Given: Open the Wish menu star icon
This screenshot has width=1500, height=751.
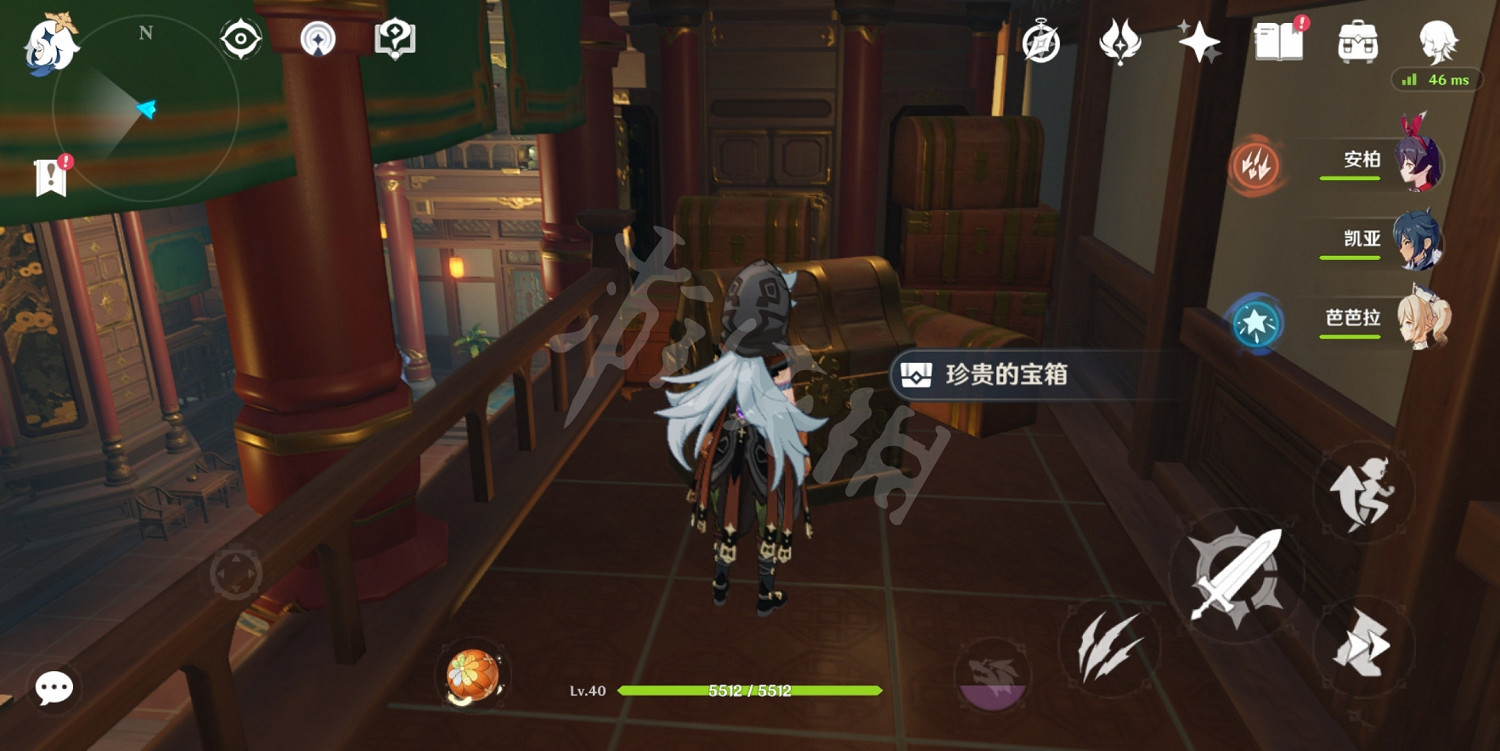Looking at the screenshot, I should click(1198, 42).
